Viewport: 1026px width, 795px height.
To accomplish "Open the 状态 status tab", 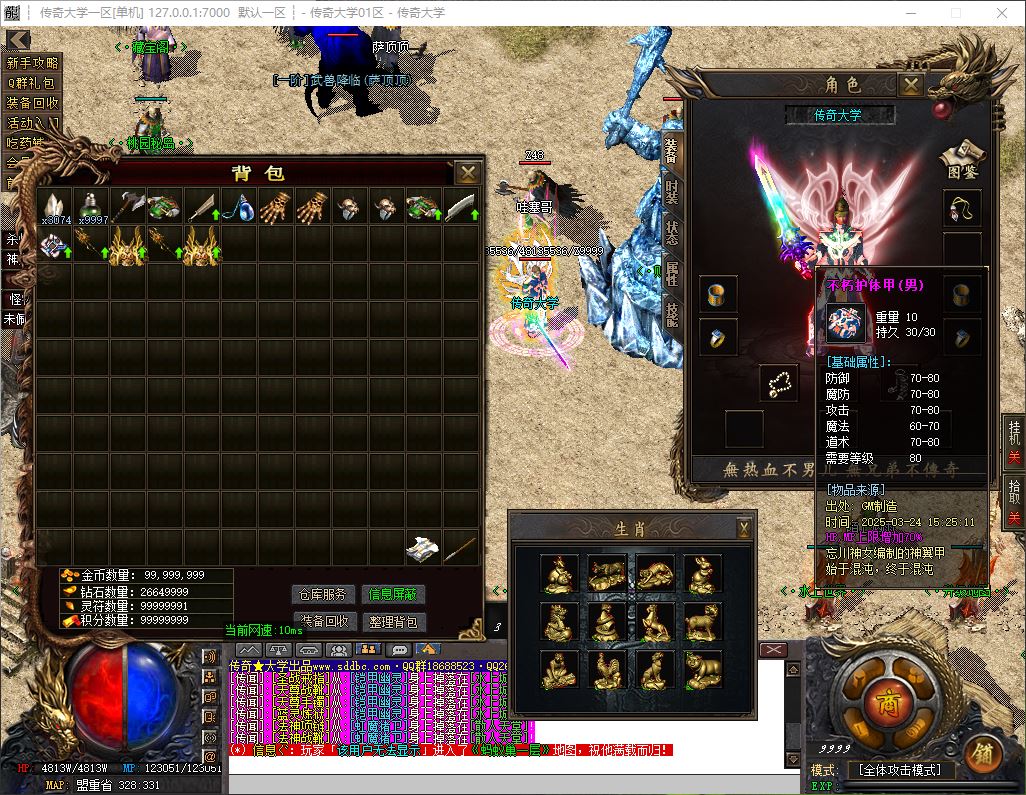I will coord(672,233).
